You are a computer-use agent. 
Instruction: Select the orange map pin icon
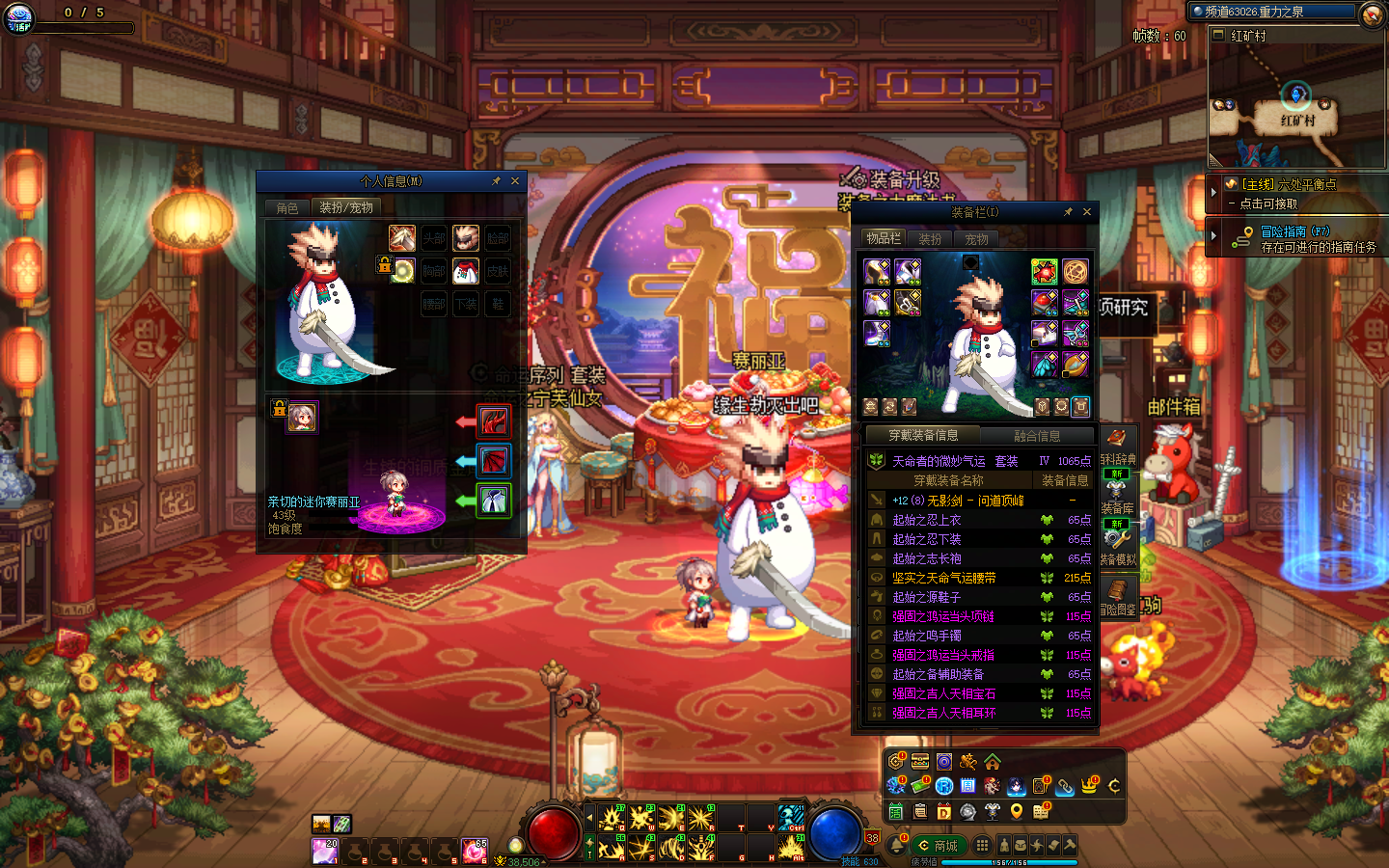pyautogui.click(x=1017, y=812)
